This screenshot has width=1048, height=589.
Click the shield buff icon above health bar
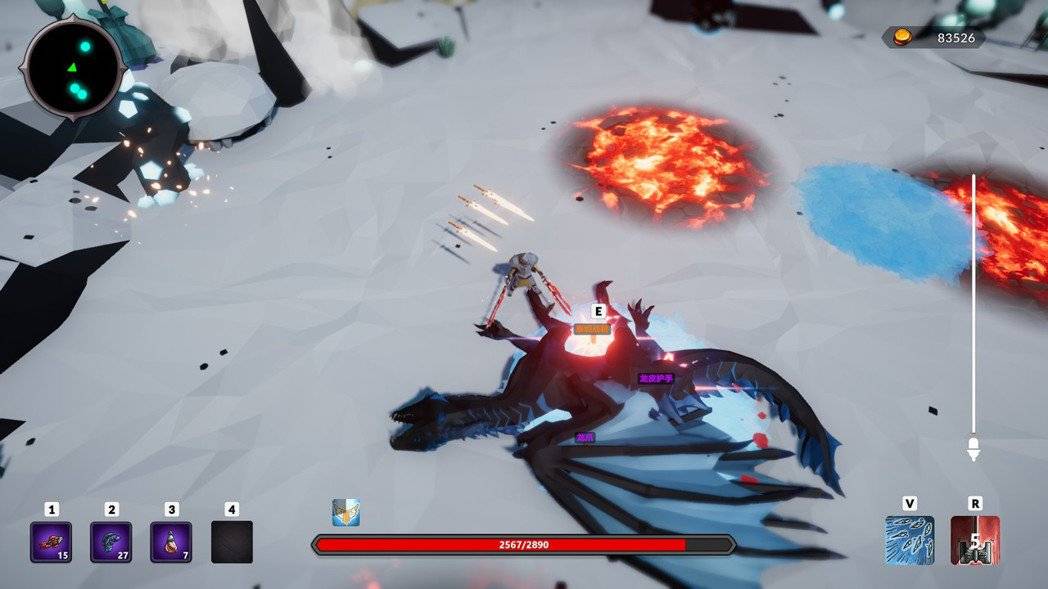(x=346, y=513)
